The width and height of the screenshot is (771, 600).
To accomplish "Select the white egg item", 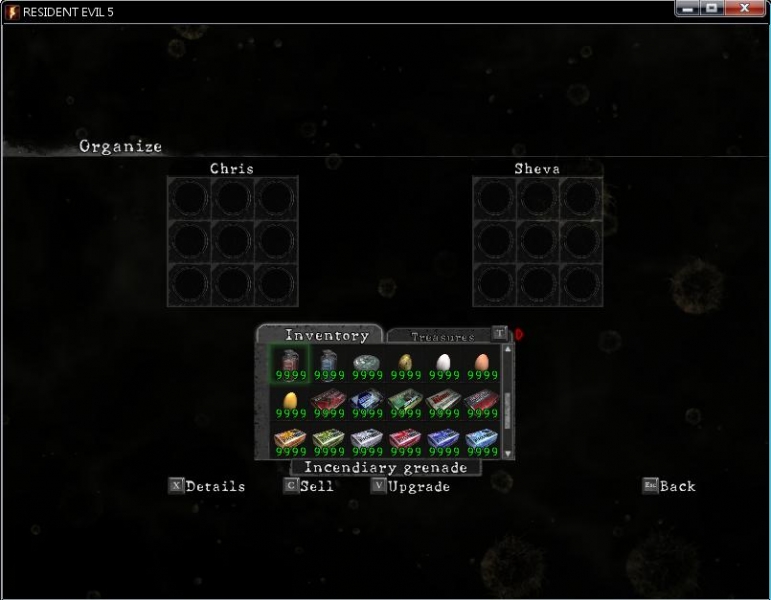I will click(443, 362).
